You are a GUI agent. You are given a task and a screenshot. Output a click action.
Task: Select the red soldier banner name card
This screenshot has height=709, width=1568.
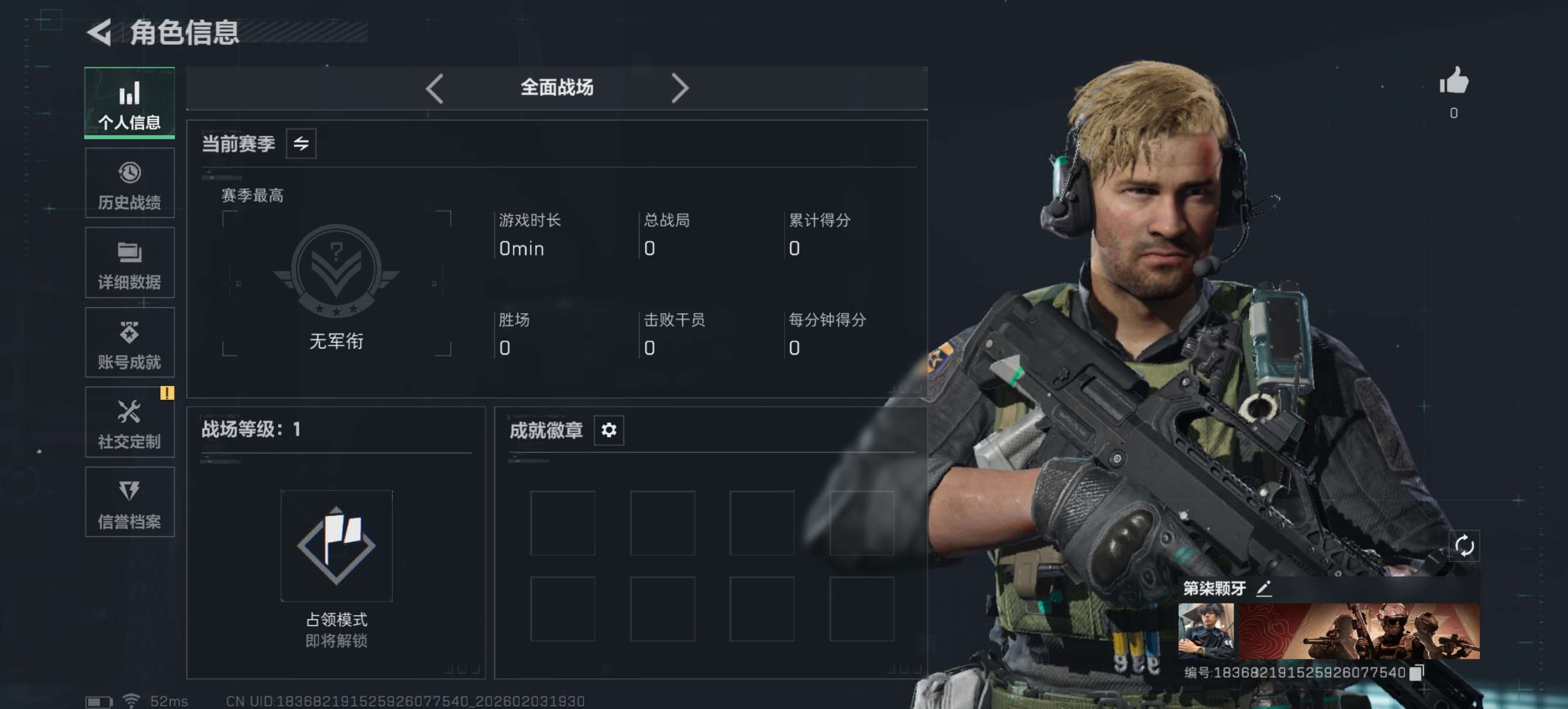1359,631
